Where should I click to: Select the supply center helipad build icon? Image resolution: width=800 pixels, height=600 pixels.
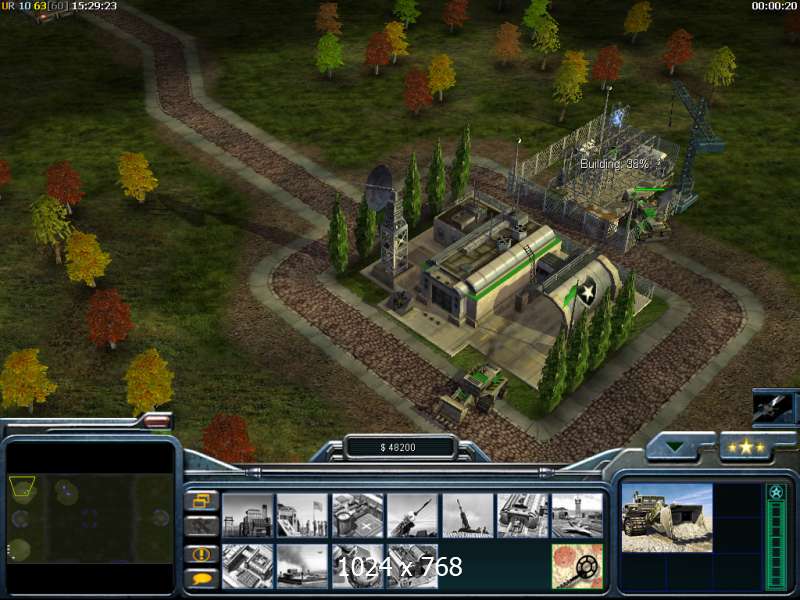(357, 515)
